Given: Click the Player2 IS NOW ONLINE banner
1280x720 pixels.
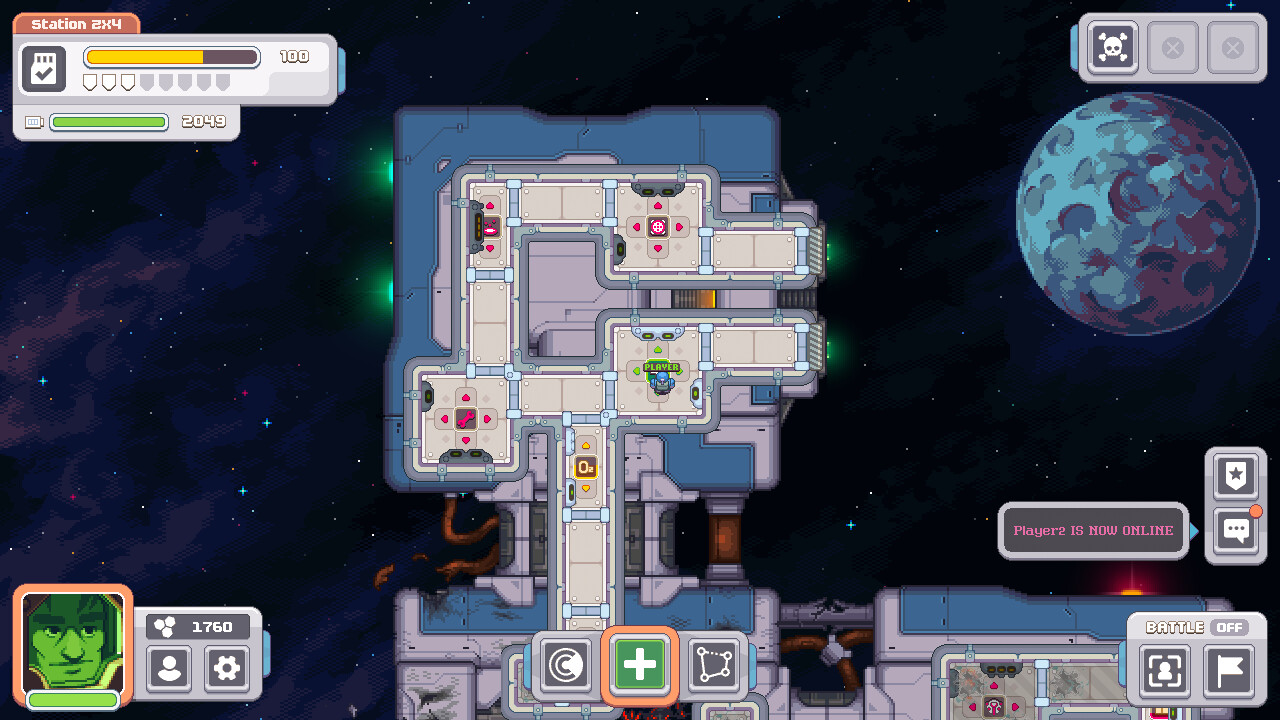Looking at the screenshot, I should coord(1092,530).
